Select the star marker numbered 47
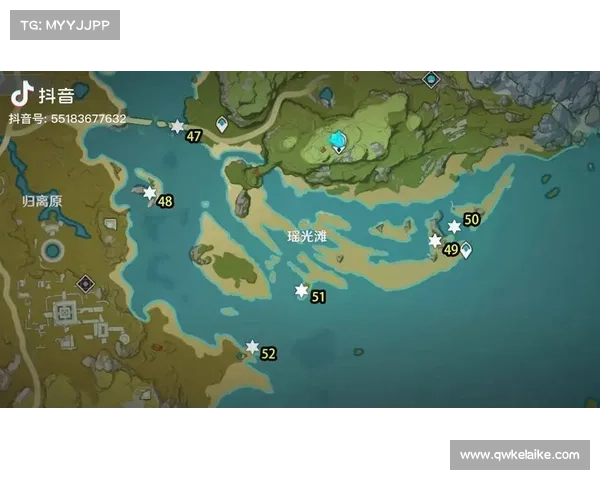 click(178, 127)
